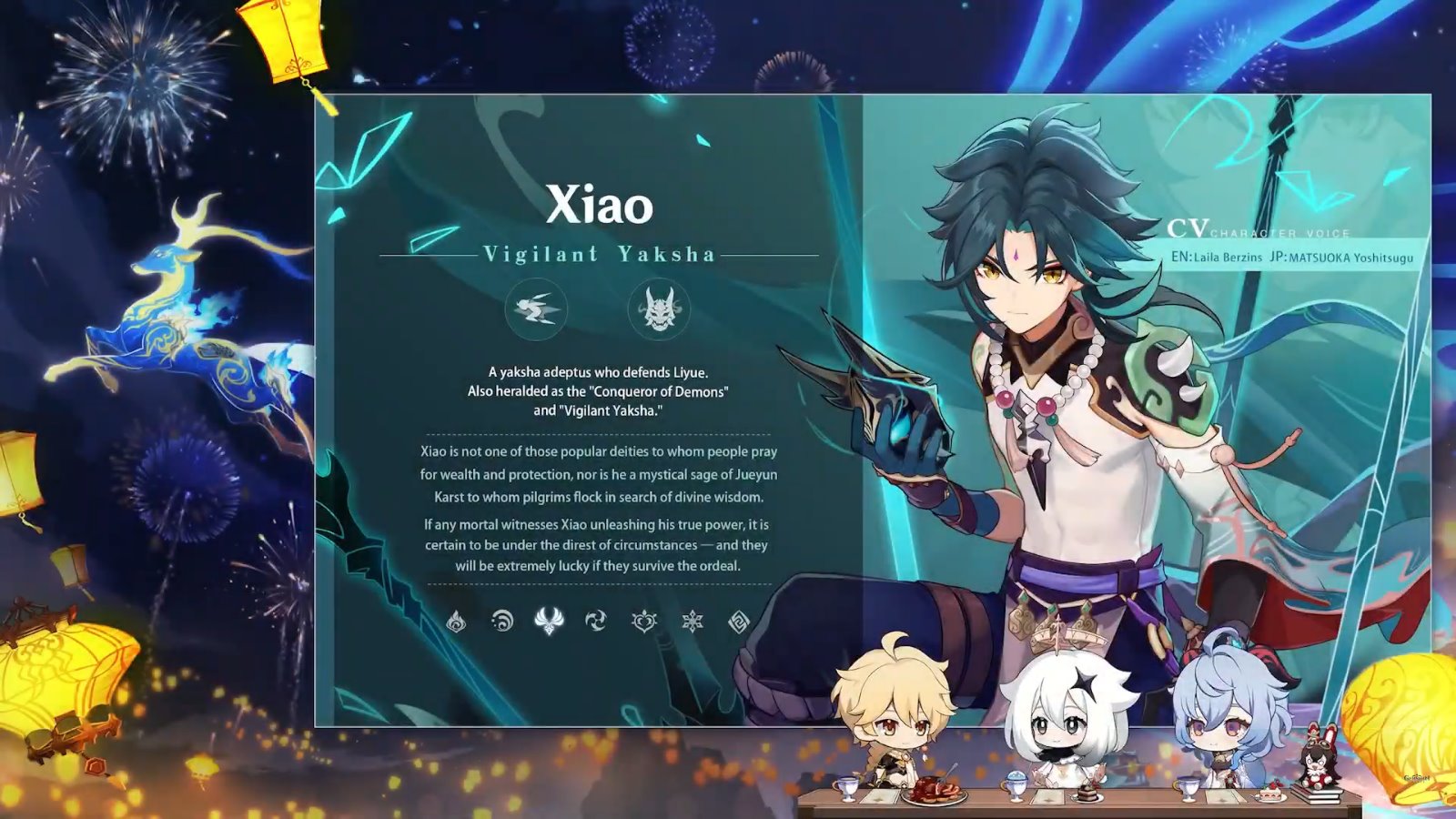
Task: Select the highlighted Anemo wings element icon
Action: (549, 621)
